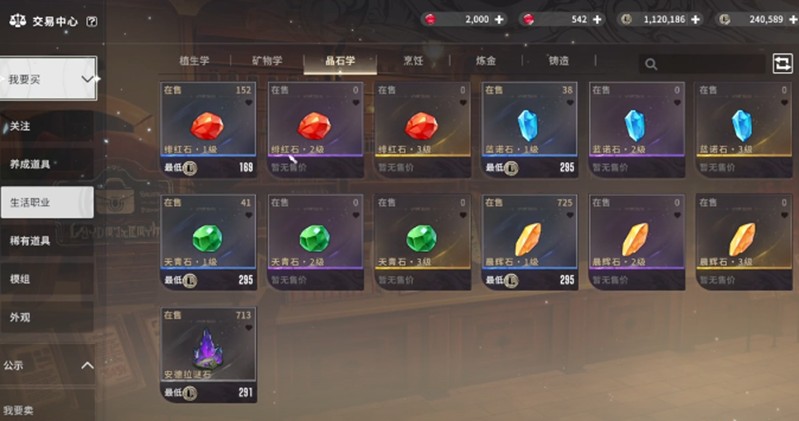This screenshot has height=421, width=799.
Task: Open the help icon next to 交易中心
Action: click(x=92, y=21)
